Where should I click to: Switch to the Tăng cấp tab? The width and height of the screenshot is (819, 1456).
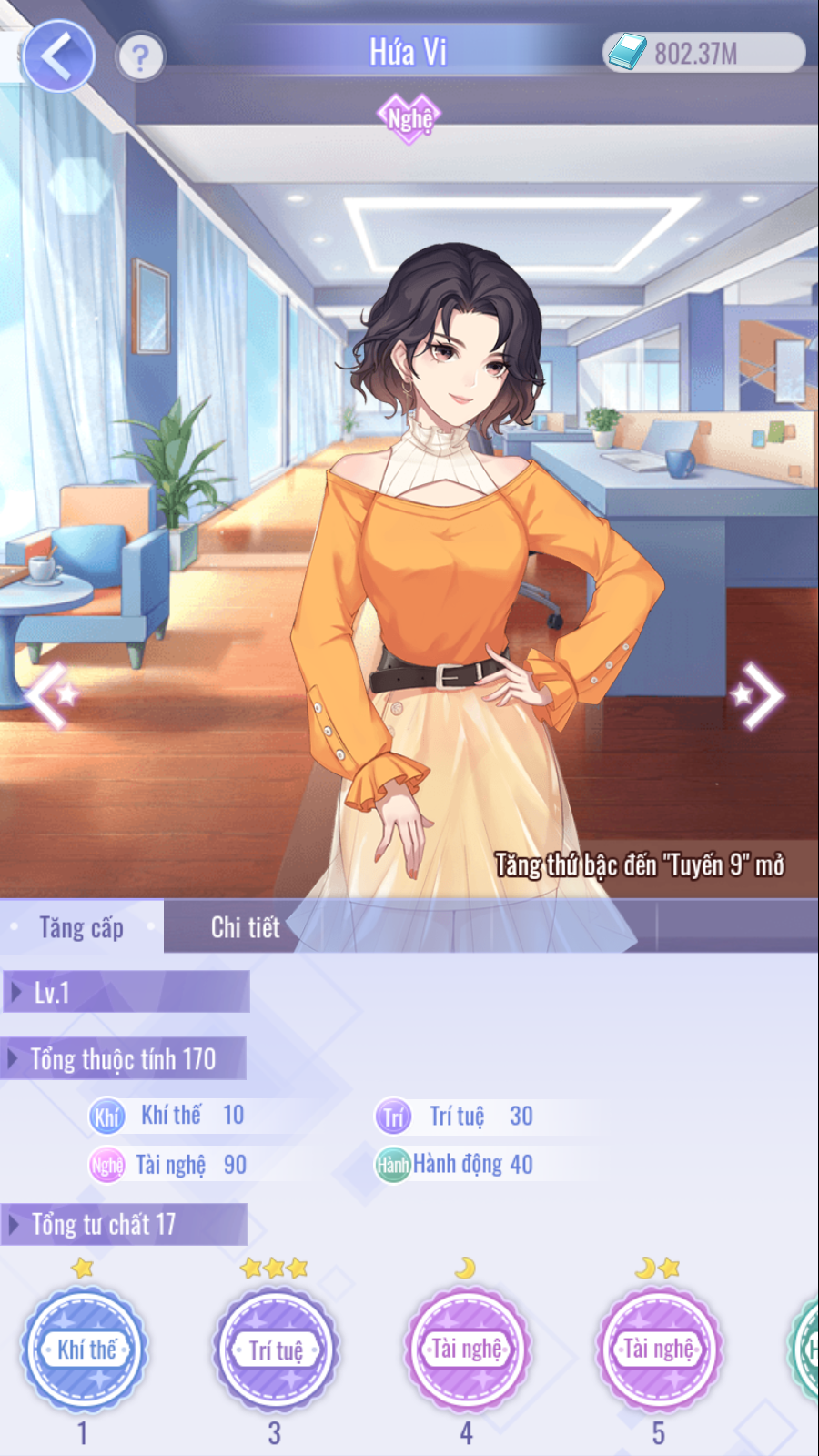point(82,927)
